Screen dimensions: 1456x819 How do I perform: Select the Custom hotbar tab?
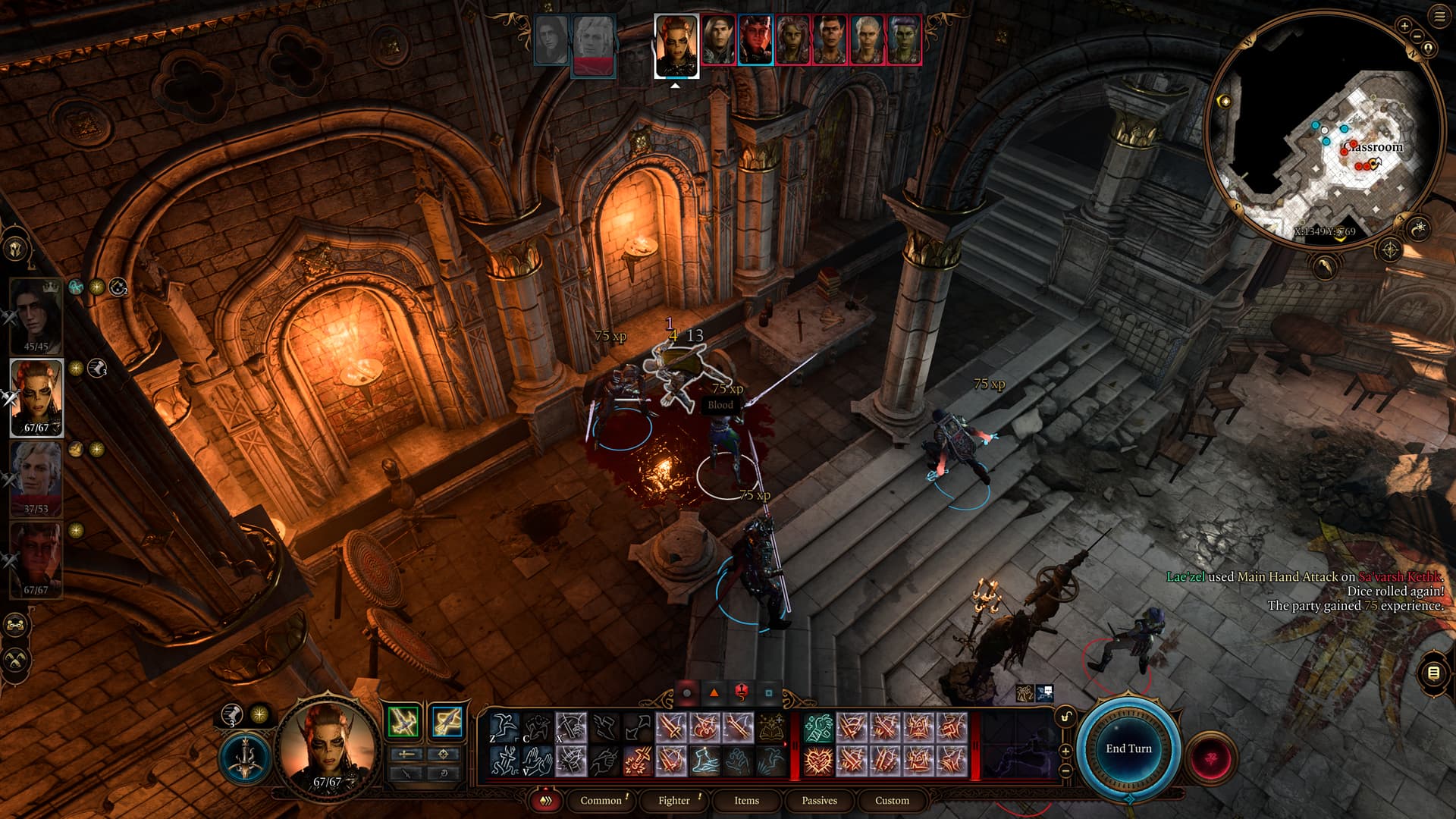(892, 800)
